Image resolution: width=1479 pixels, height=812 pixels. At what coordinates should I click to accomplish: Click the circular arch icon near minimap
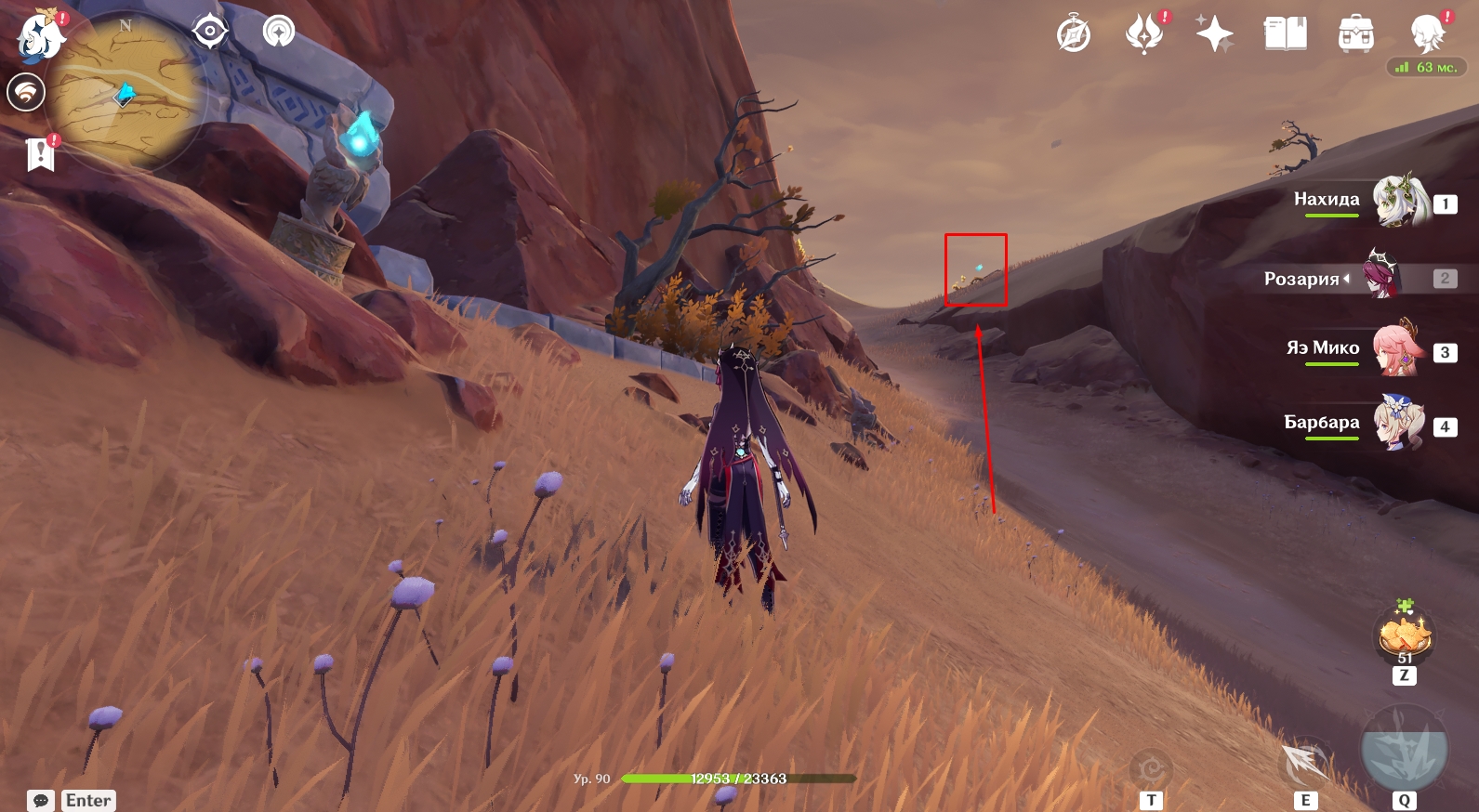(279, 32)
